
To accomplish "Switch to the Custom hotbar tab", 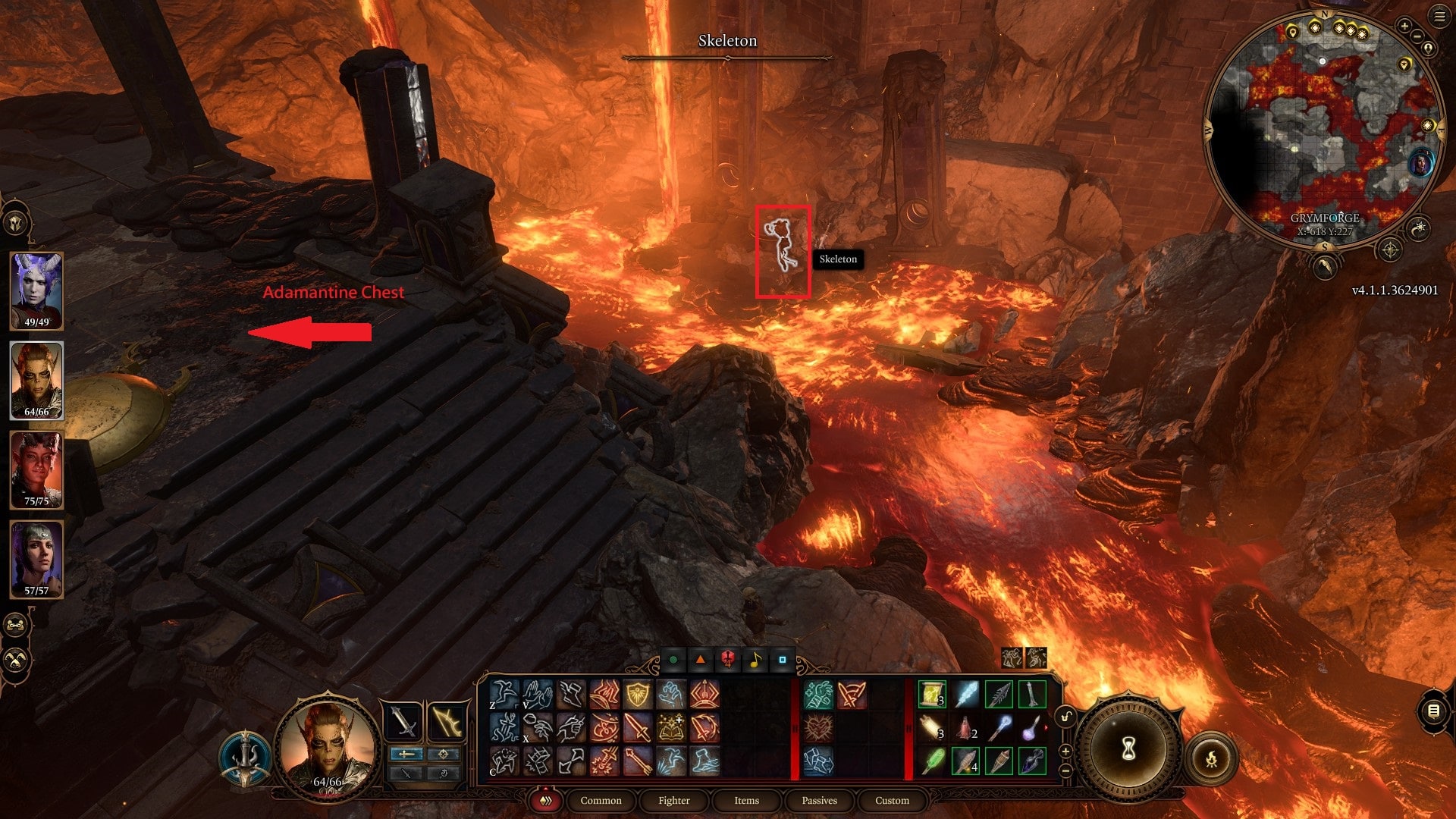I will coord(892,800).
